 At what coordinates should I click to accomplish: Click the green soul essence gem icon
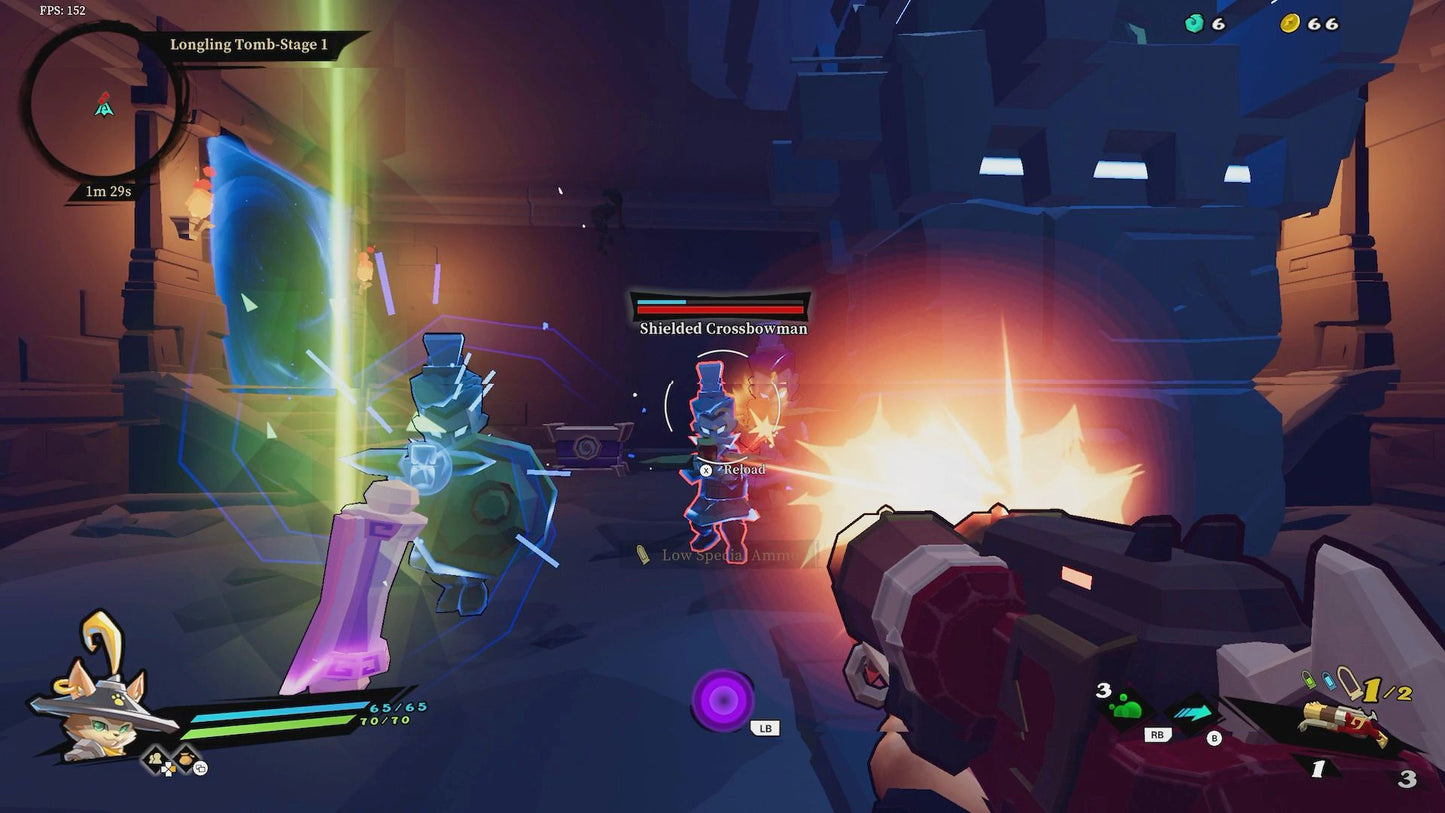tap(1194, 23)
